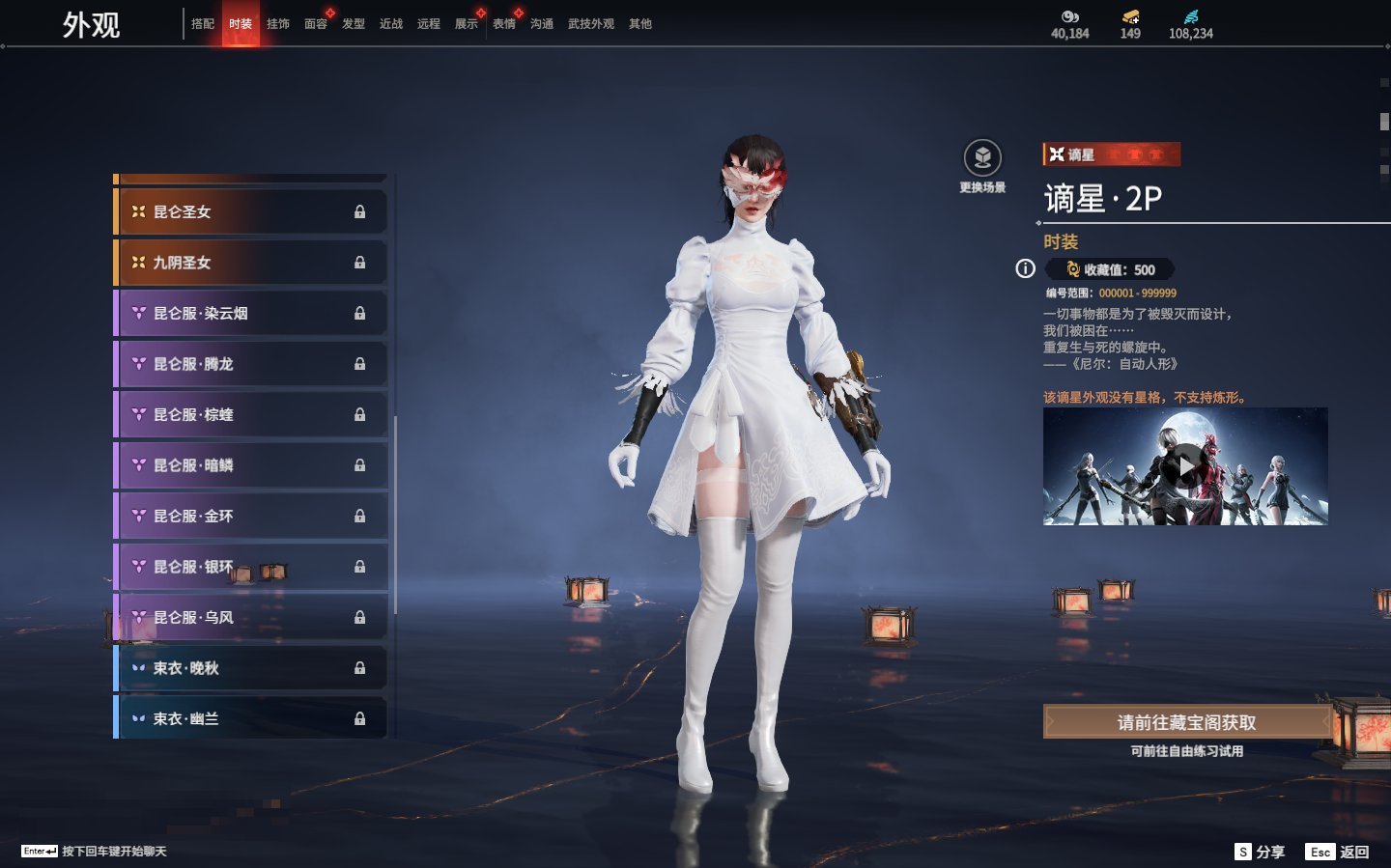The height and width of the screenshot is (868, 1391).
Task: Pick the 束衣·幽兰 outfit row
Action: coord(251,718)
